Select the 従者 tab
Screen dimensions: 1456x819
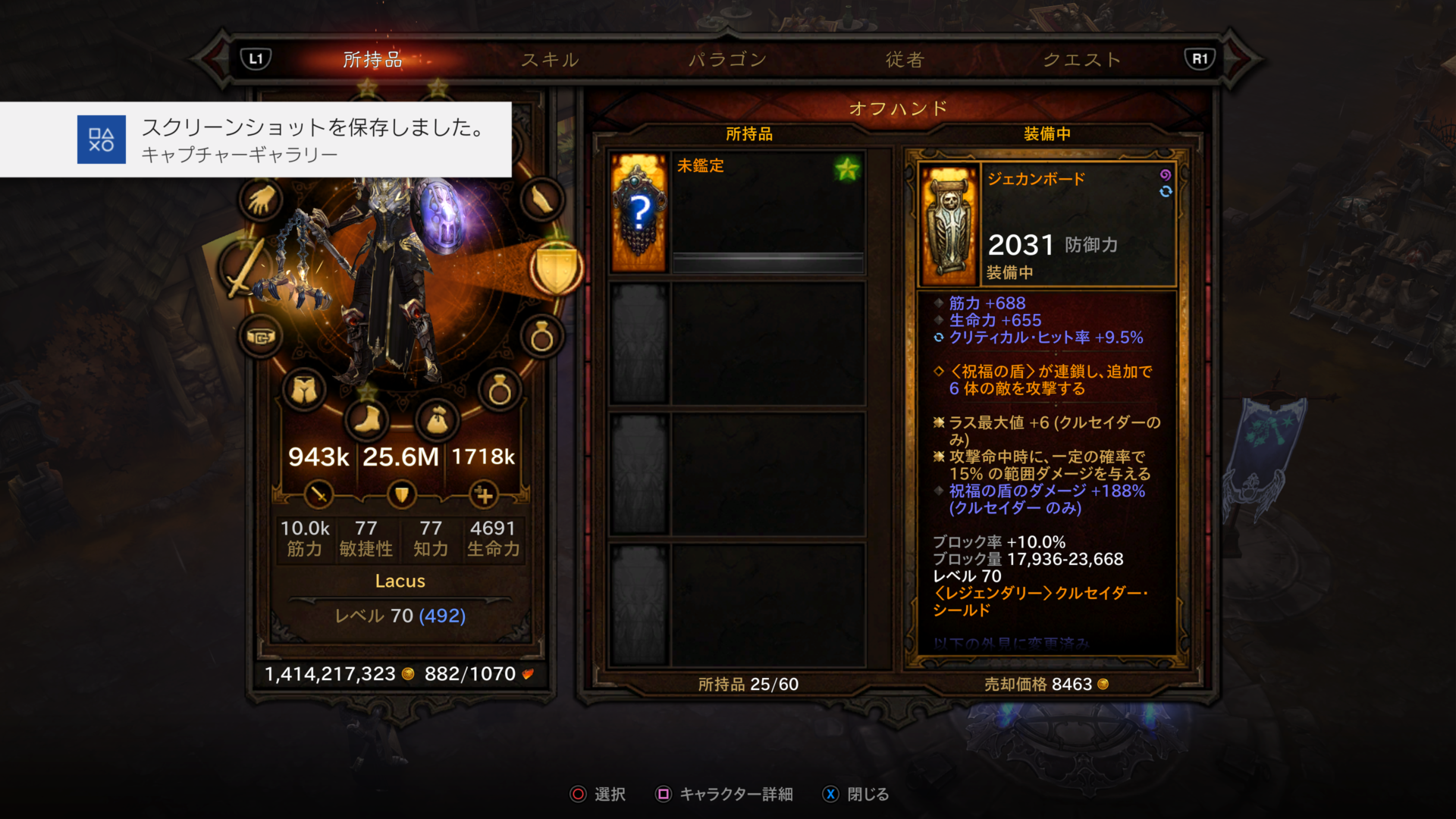click(x=905, y=60)
